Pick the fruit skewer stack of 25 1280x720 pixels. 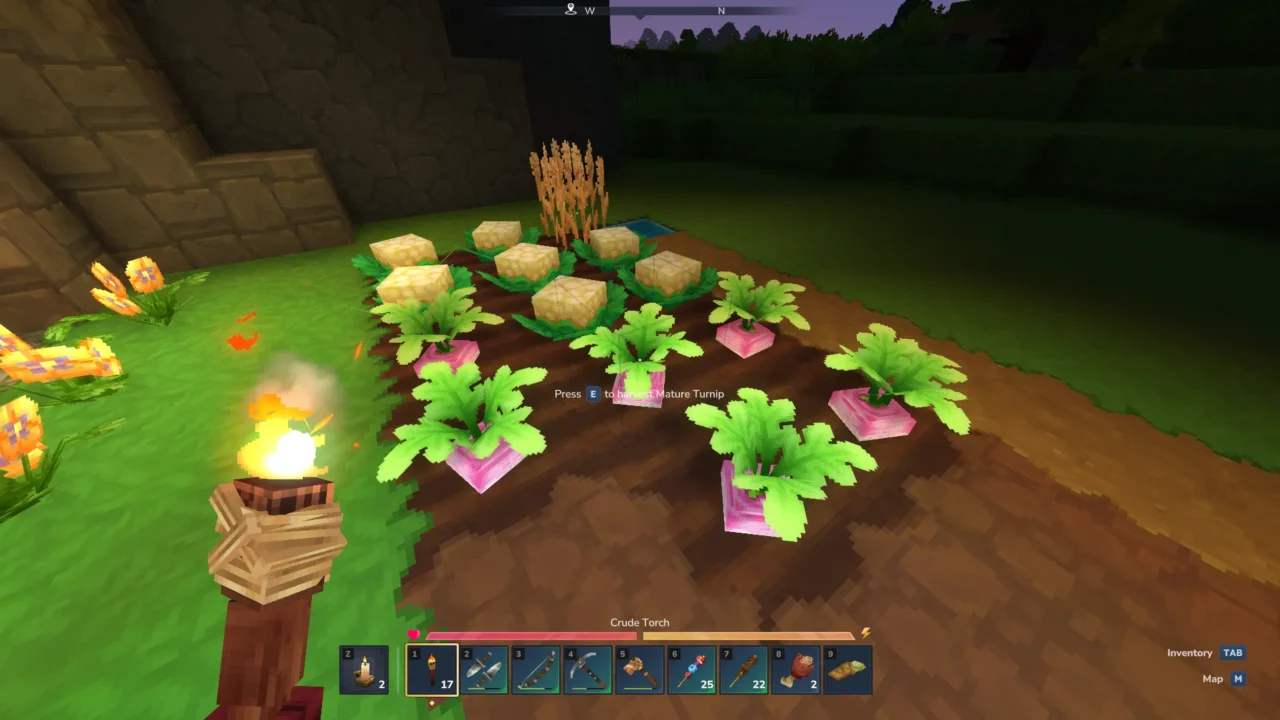(692, 670)
